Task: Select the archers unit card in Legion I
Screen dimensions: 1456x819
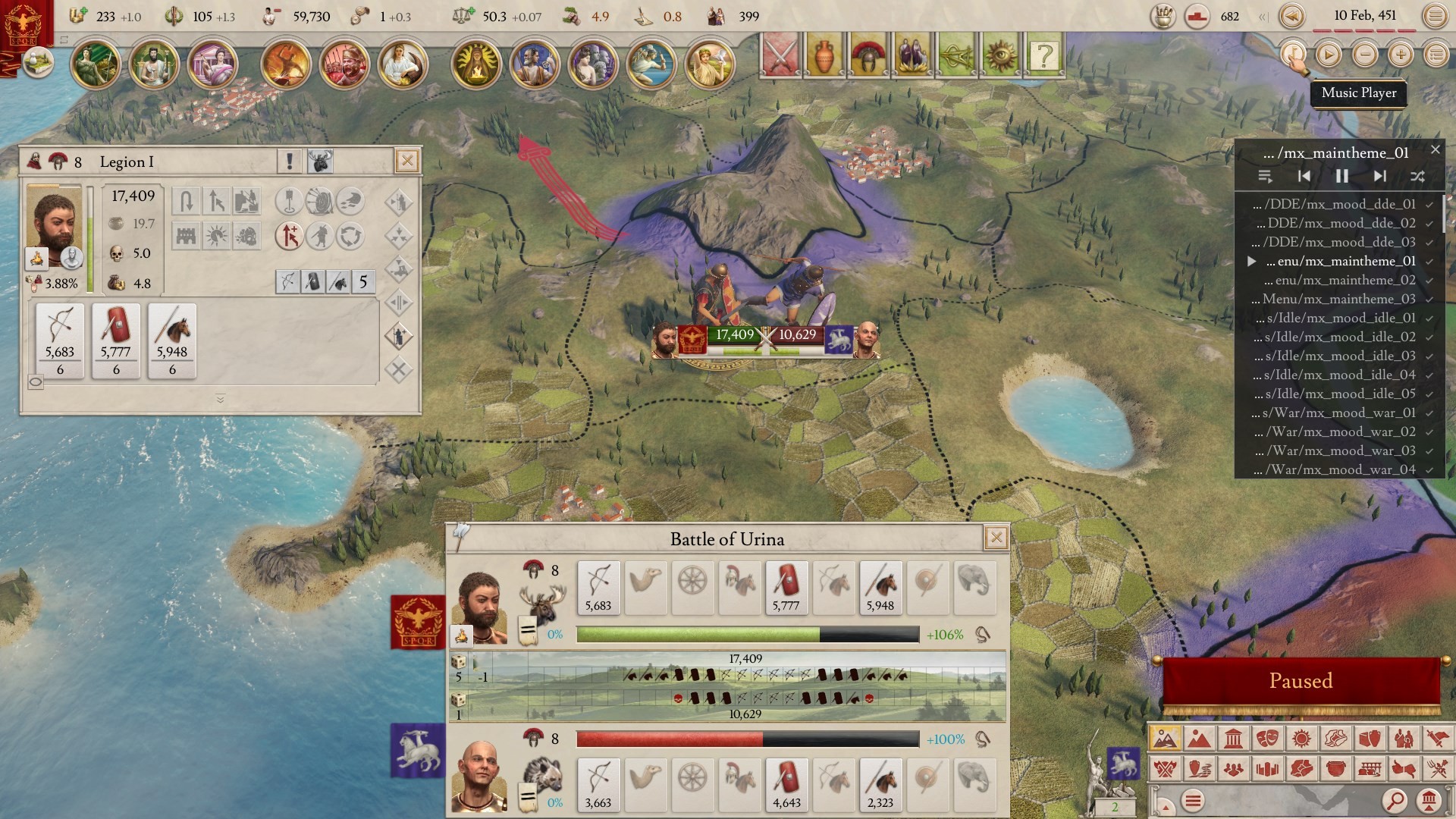Action: click(x=60, y=340)
